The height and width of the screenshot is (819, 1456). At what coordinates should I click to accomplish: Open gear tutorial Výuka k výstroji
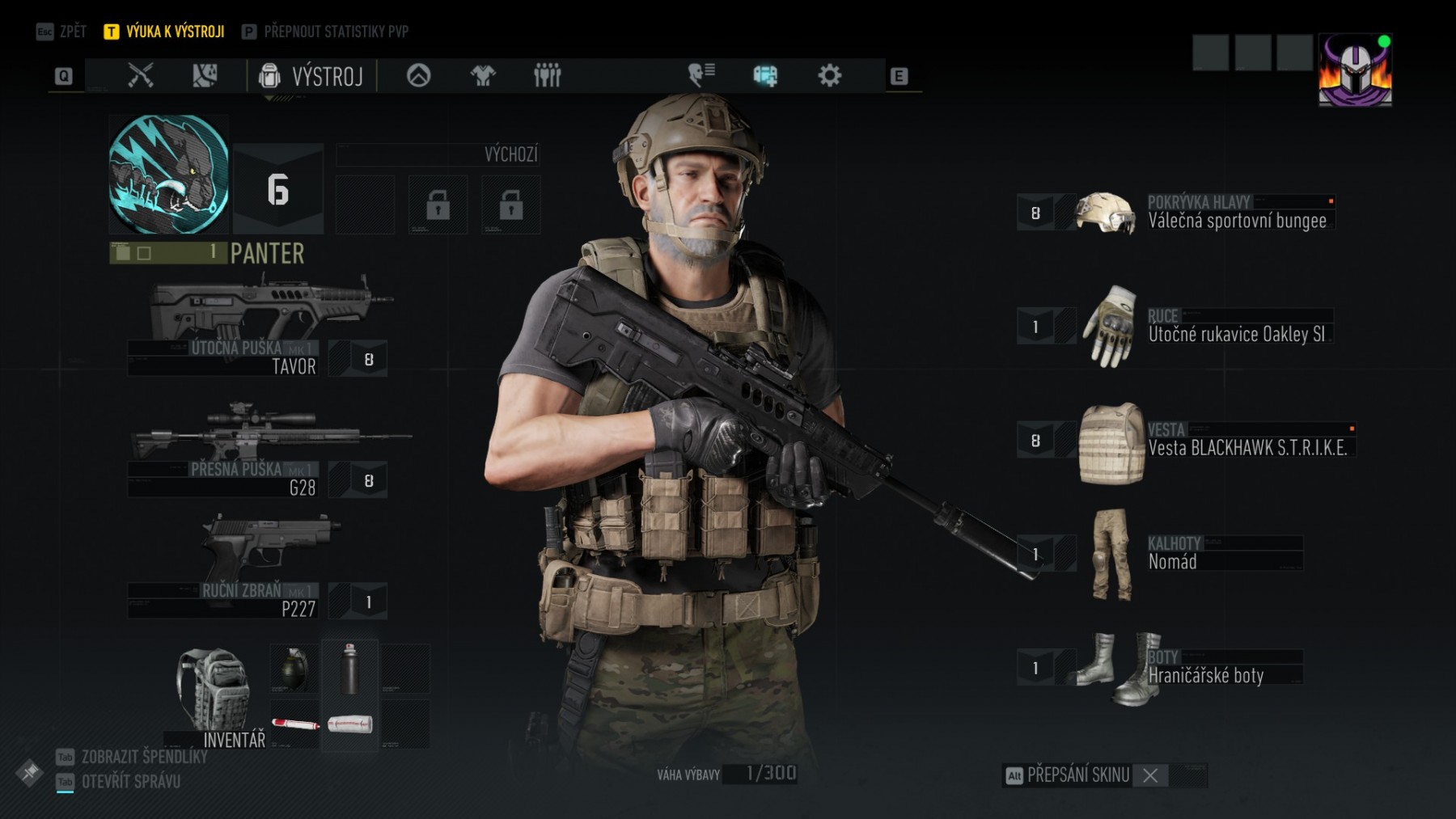164,32
